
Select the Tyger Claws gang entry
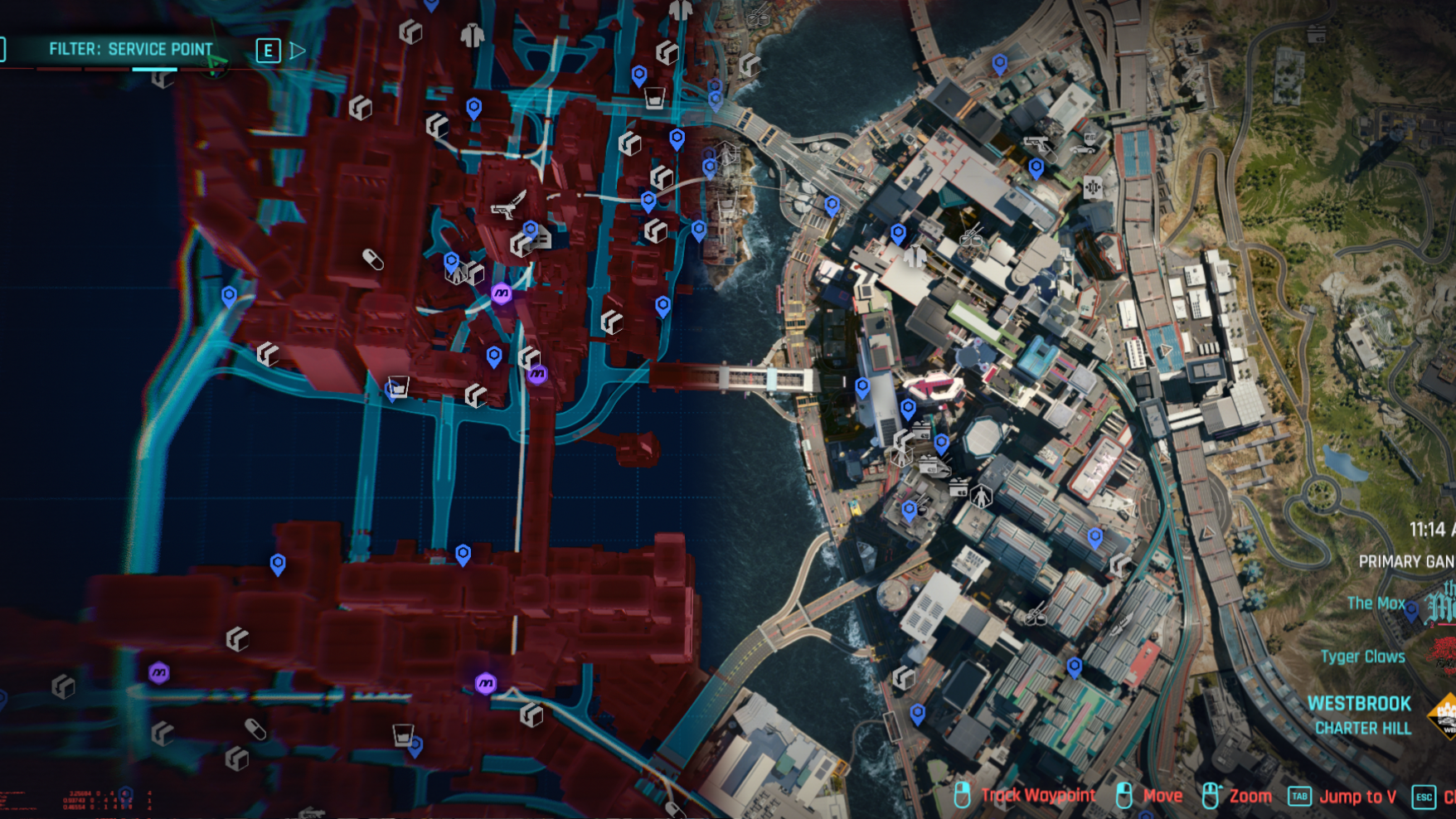coord(1364,657)
